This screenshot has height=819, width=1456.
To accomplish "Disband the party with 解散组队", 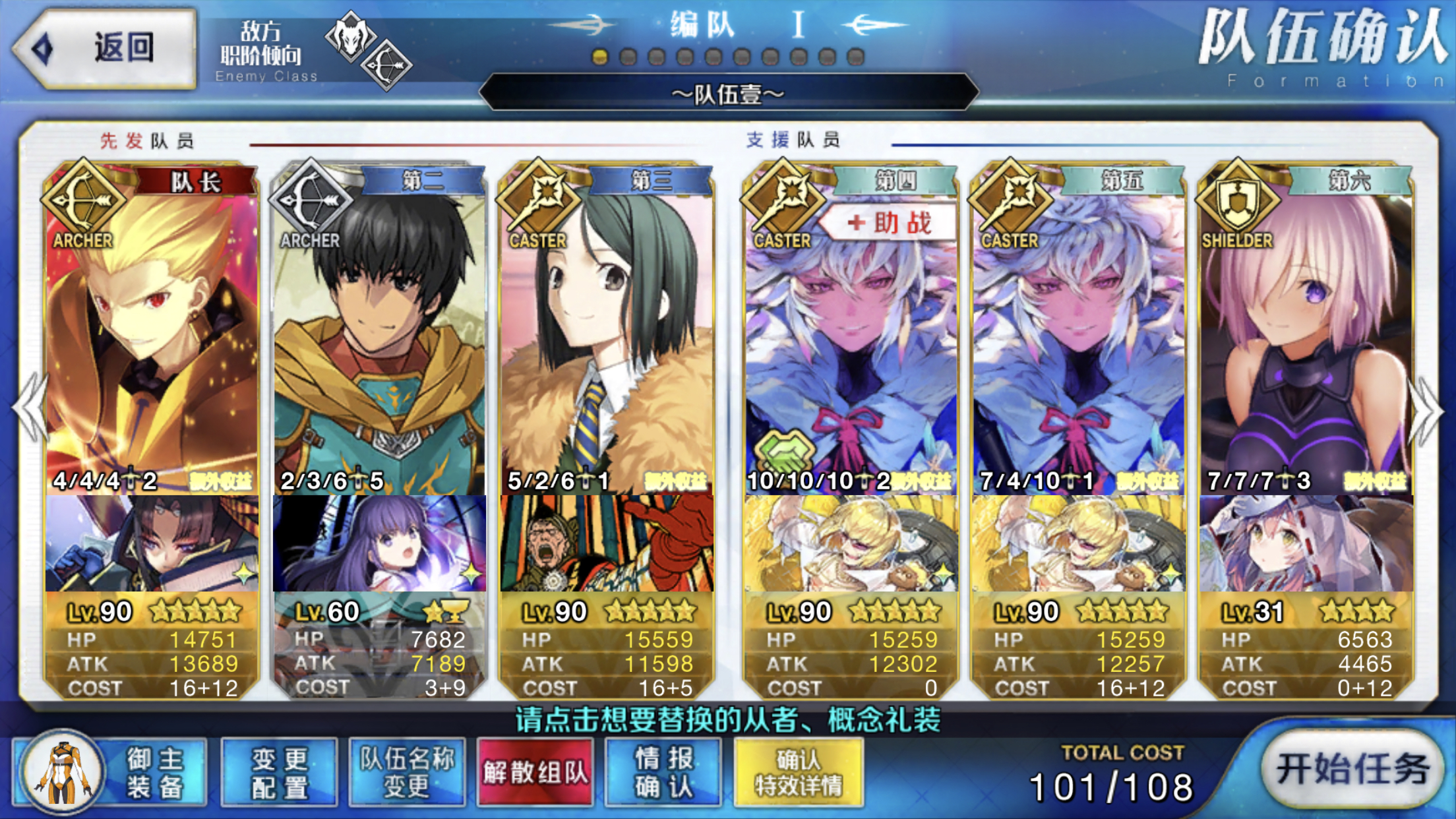I will [x=535, y=773].
